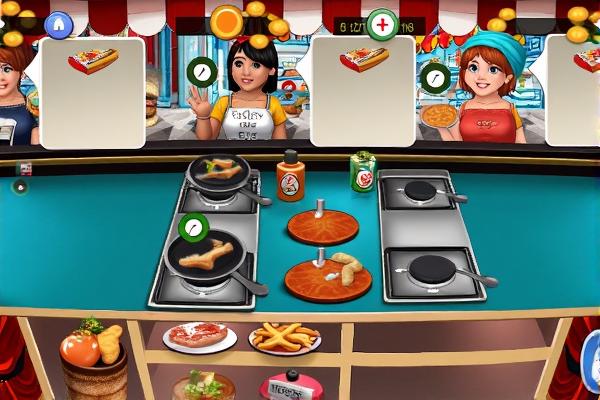Click the blue home button
Image resolution: width=600 pixels, height=400 pixels.
pyautogui.click(x=60, y=22)
